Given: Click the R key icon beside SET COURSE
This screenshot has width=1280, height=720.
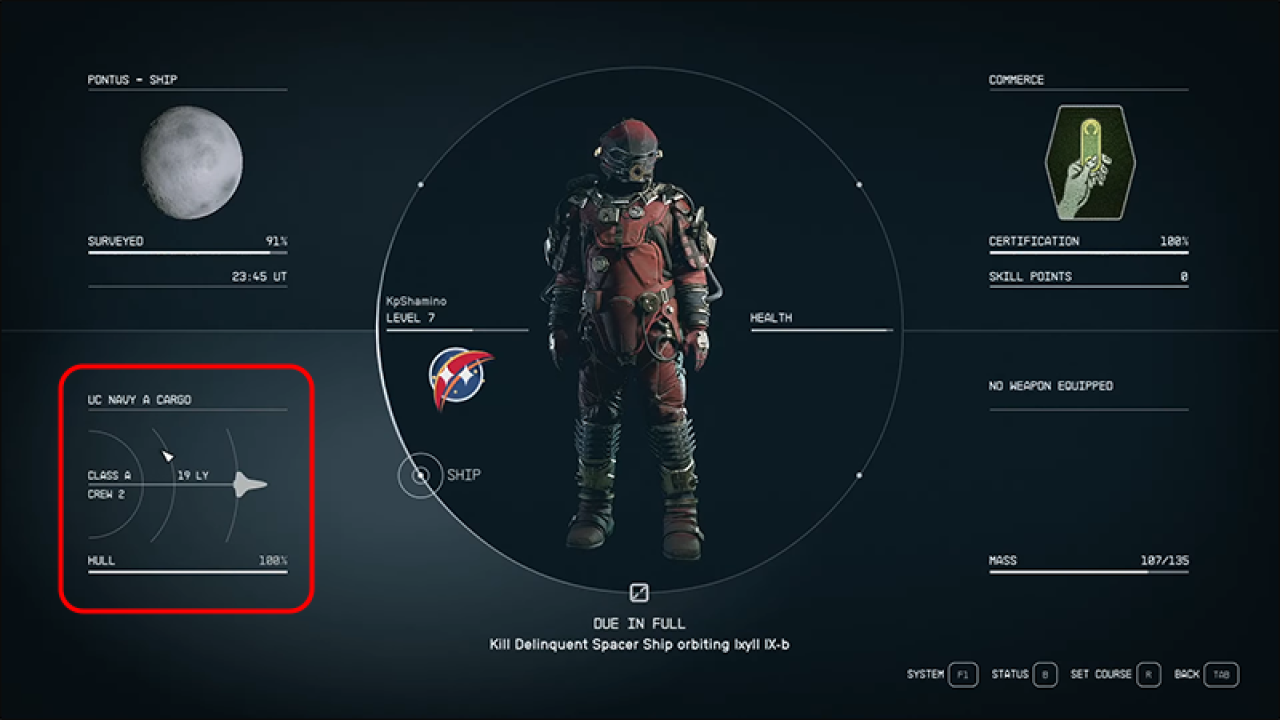Looking at the screenshot, I should point(1149,674).
